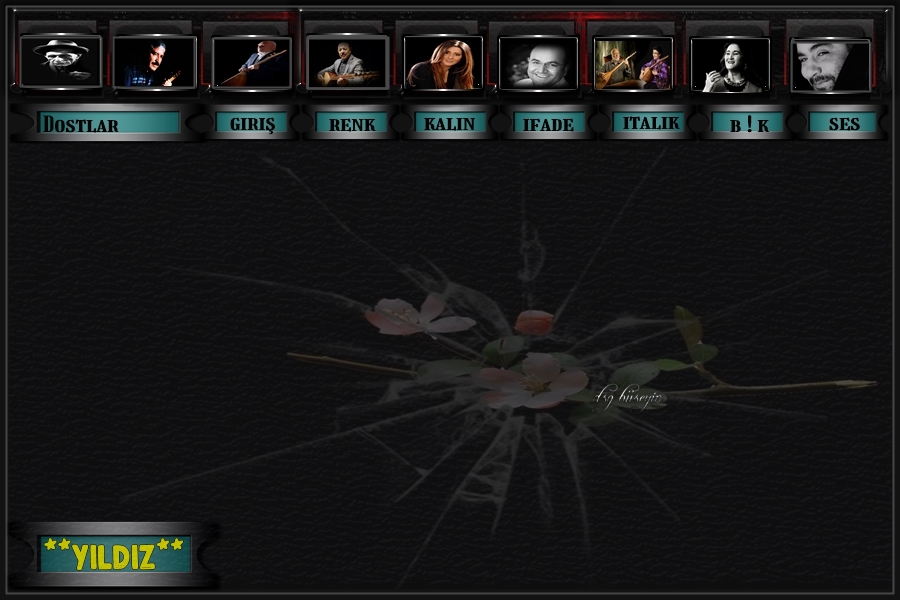Open the Ifade emoticons button
The height and width of the screenshot is (600, 900).
[x=549, y=124]
